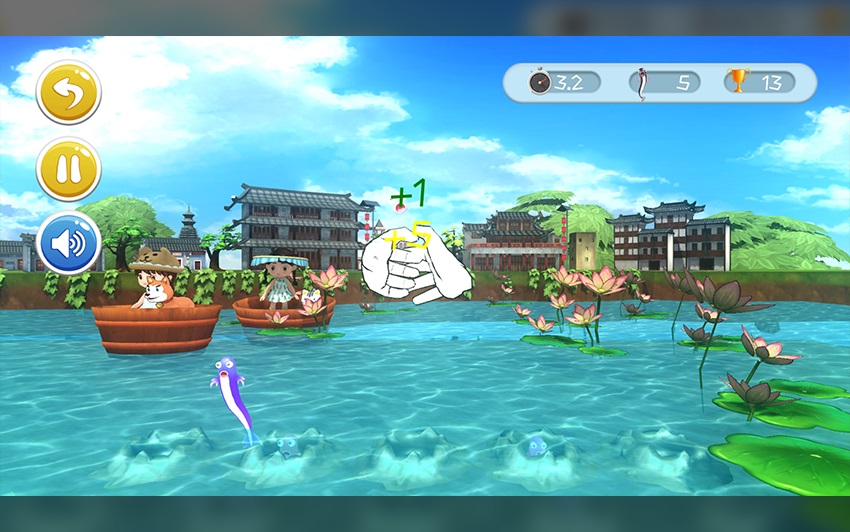
Task: Toggle the blue sound speaker button
Action: [69, 242]
